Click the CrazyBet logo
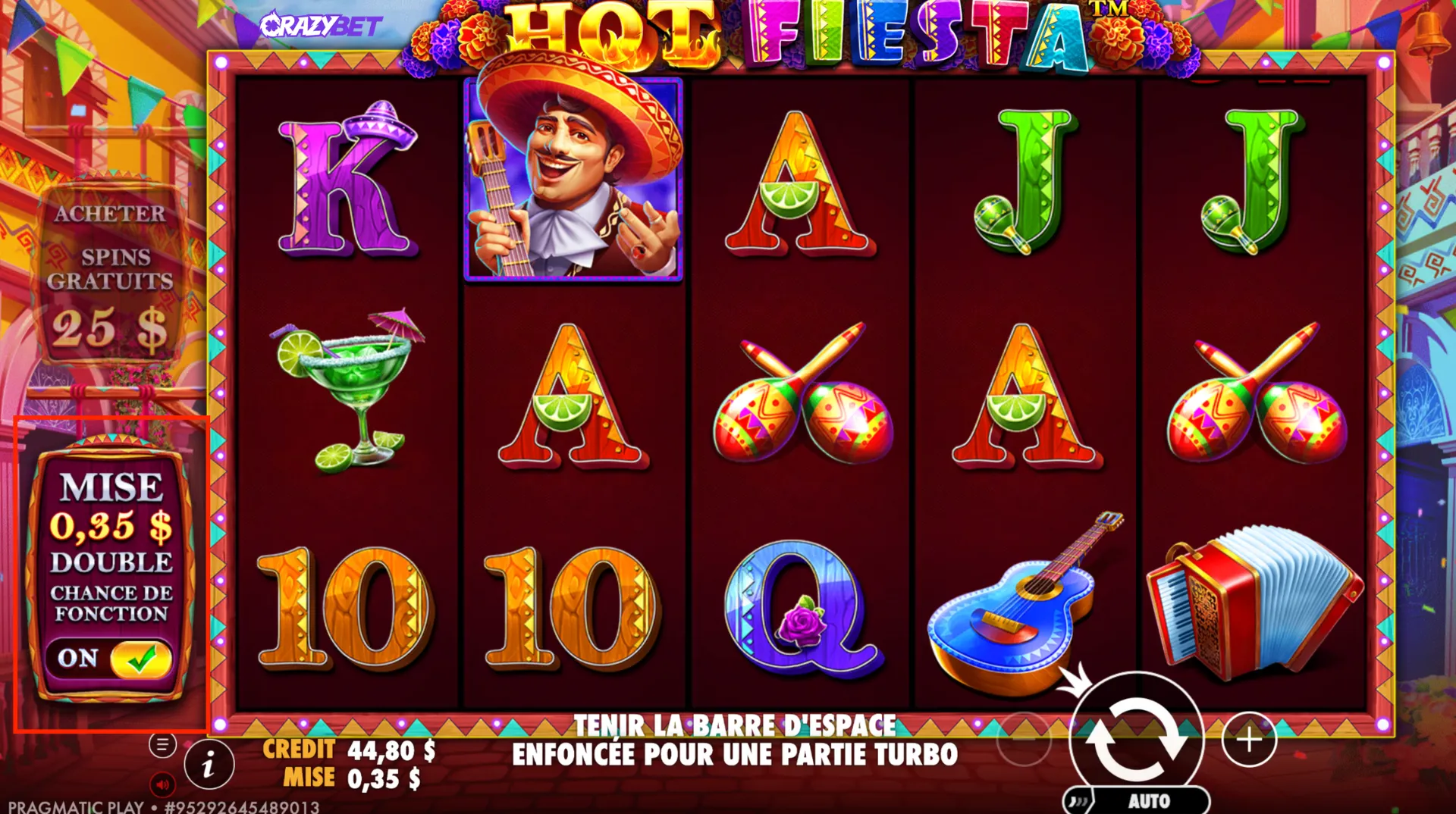Image resolution: width=1456 pixels, height=814 pixels. [320, 26]
